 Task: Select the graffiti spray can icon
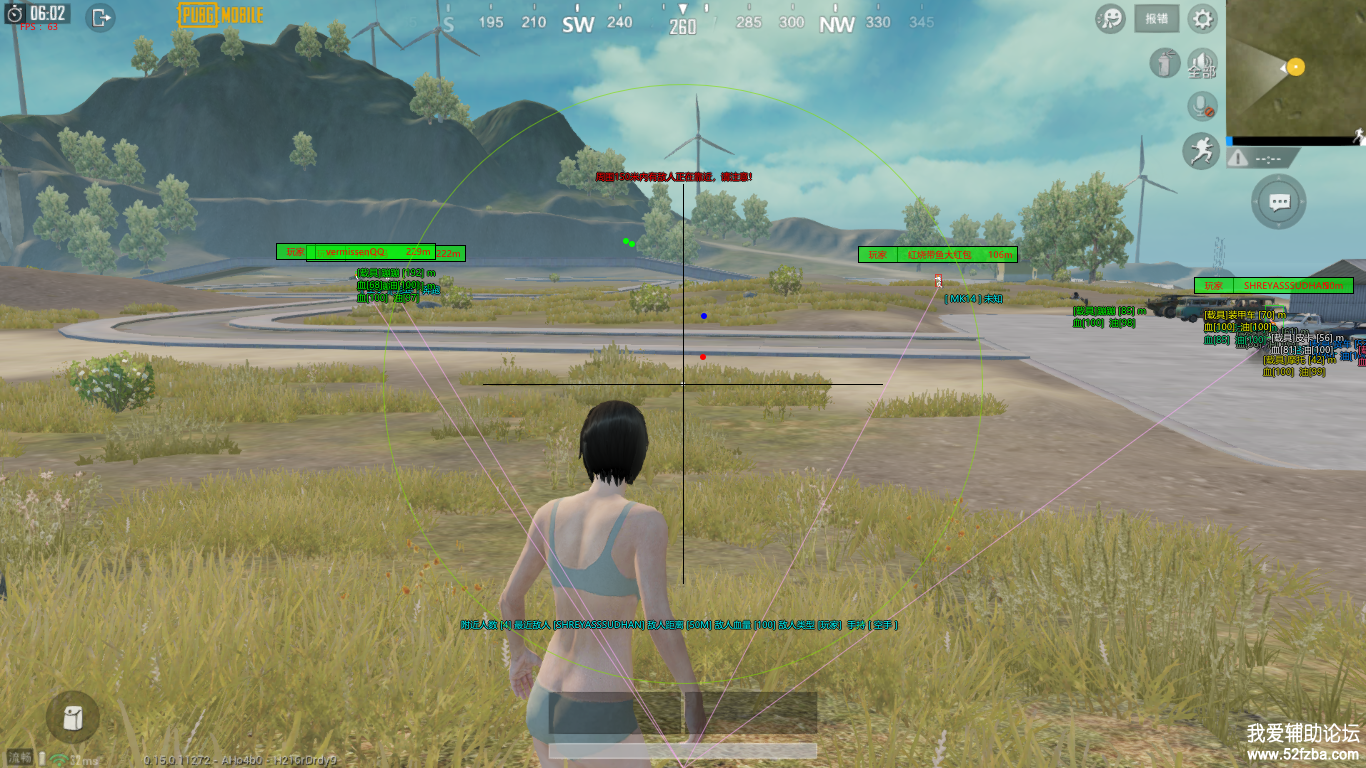point(1162,63)
